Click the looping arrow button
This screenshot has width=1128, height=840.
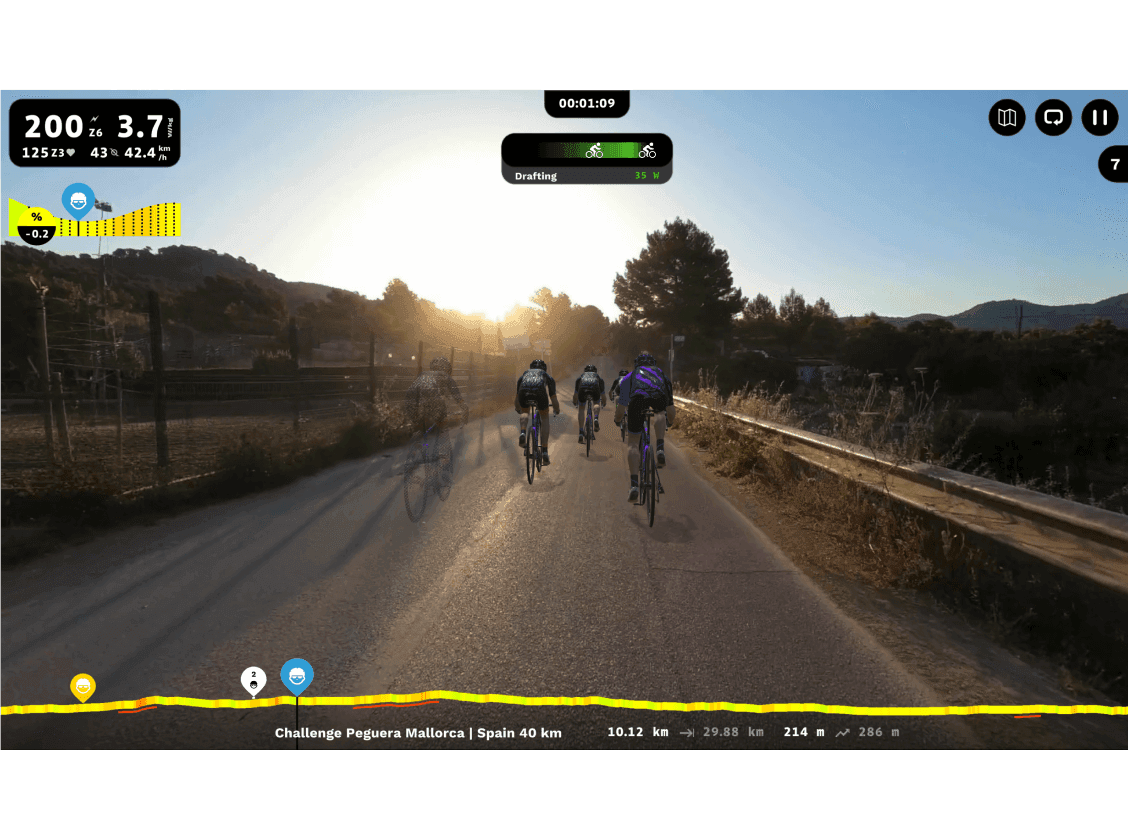tap(1053, 118)
